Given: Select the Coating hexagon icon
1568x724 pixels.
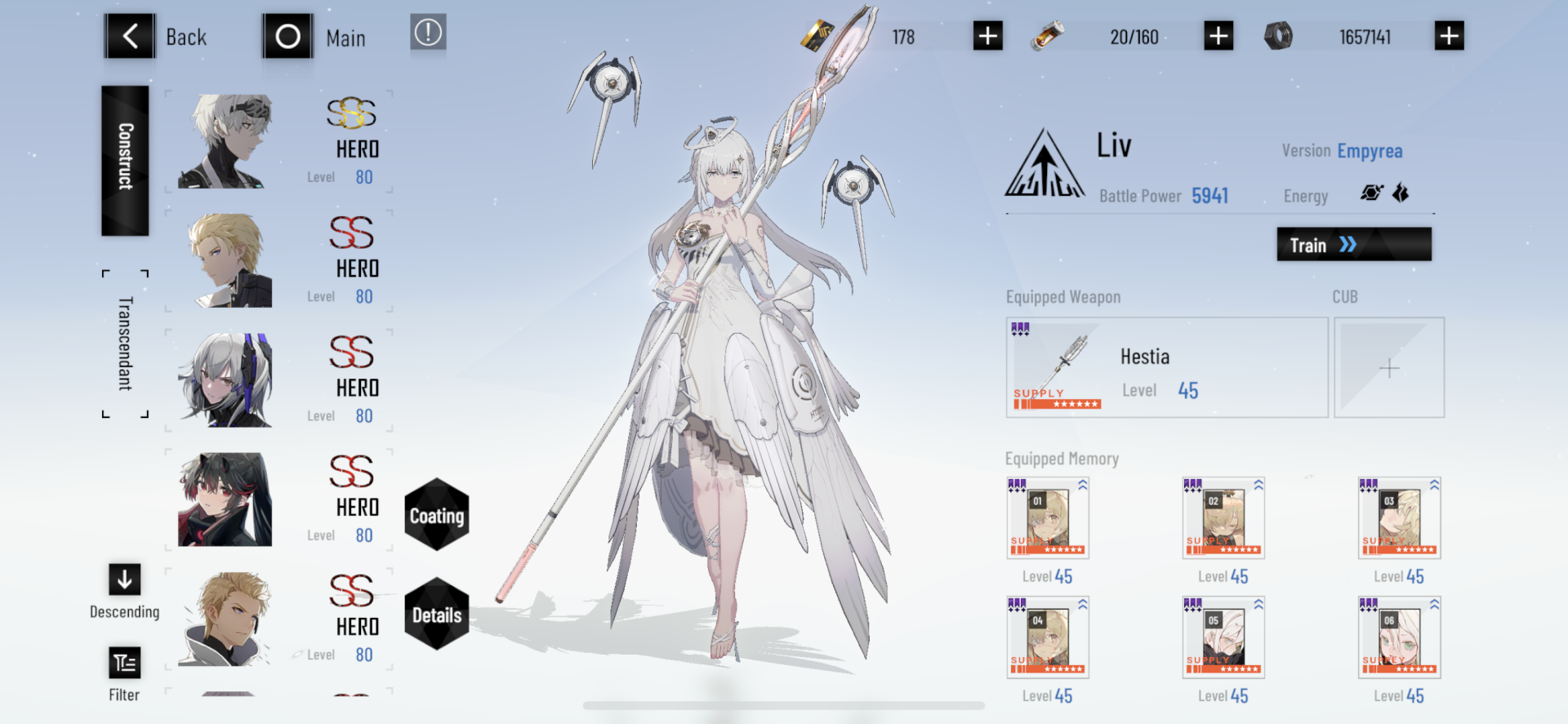Looking at the screenshot, I should click(x=437, y=516).
